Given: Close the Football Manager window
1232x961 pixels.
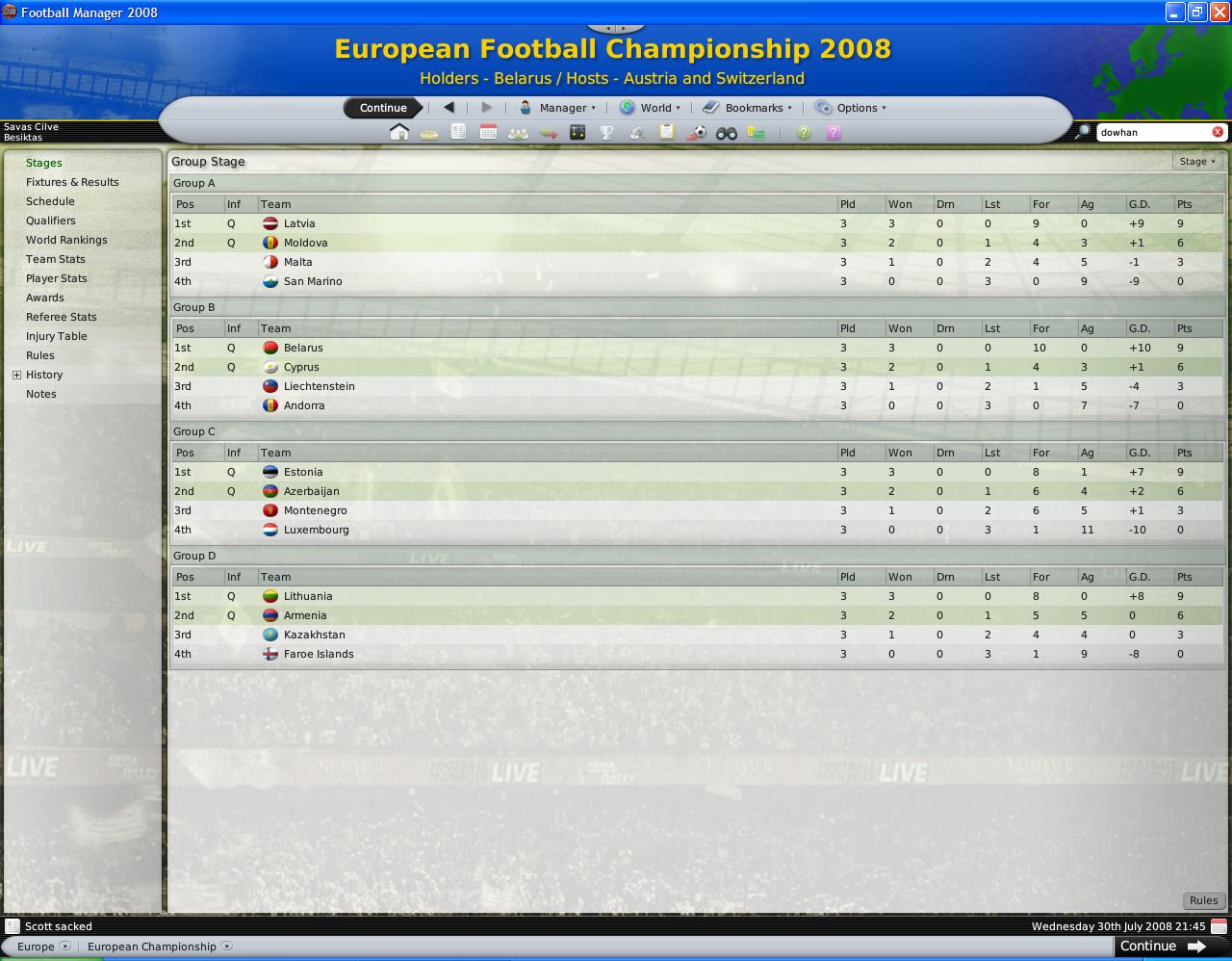Looking at the screenshot, I should click(x=1219, y=13).
